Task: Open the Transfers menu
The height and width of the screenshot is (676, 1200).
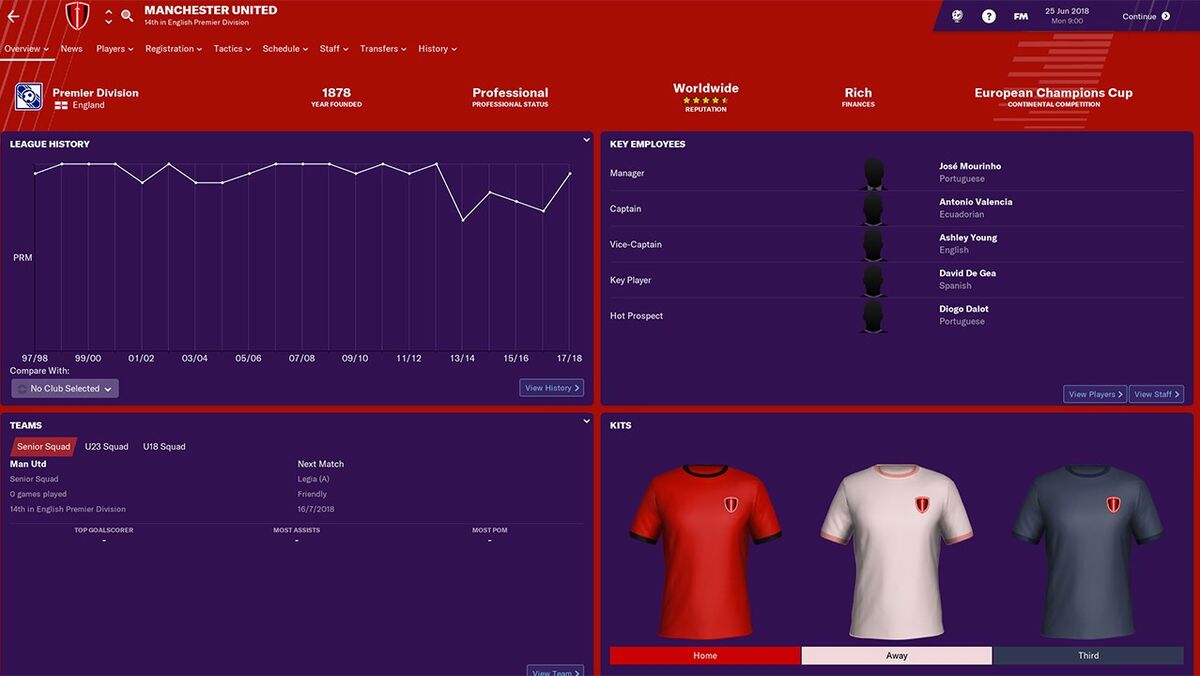Action: pos(383,49)
